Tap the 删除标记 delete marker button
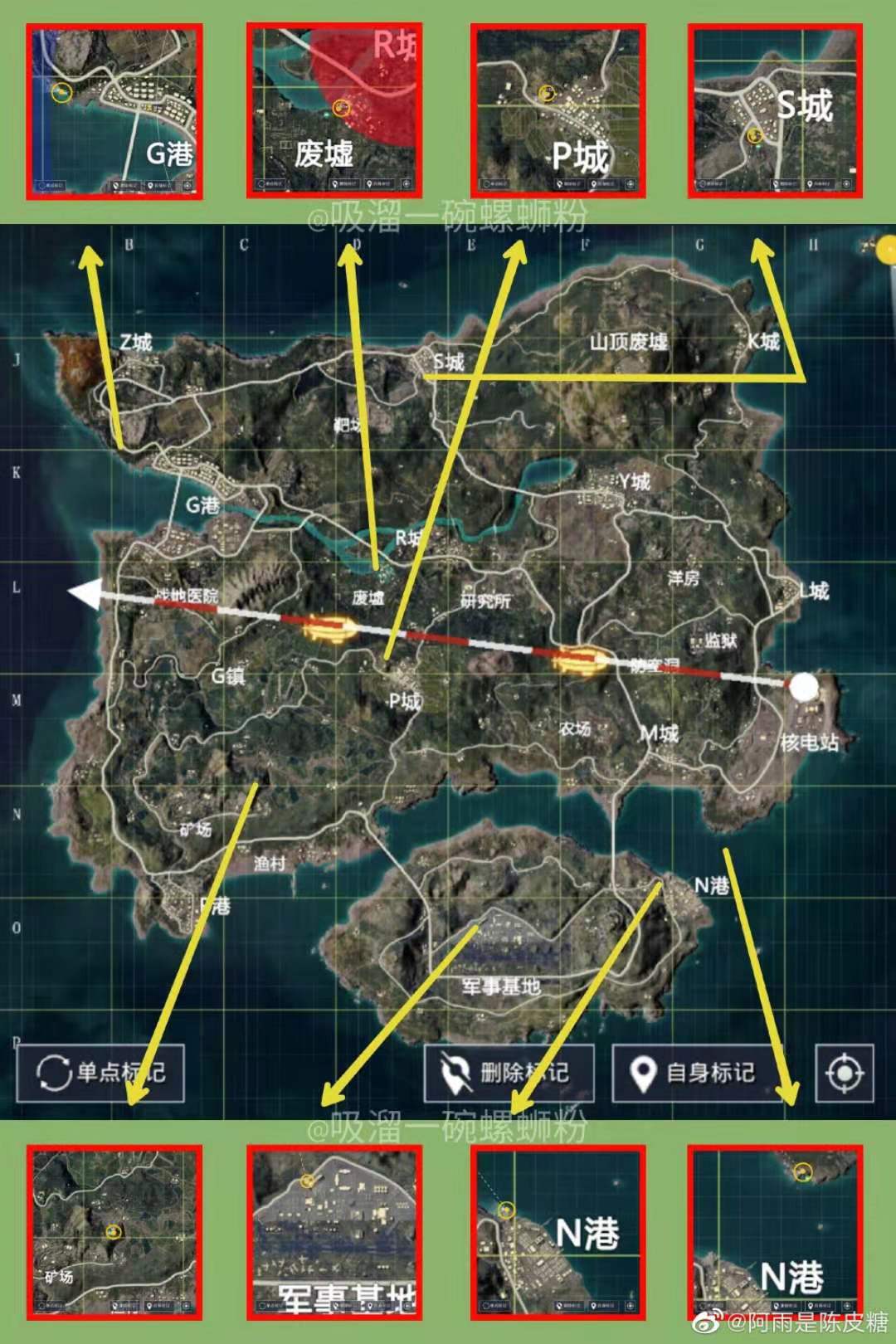 pos(509,1073)
